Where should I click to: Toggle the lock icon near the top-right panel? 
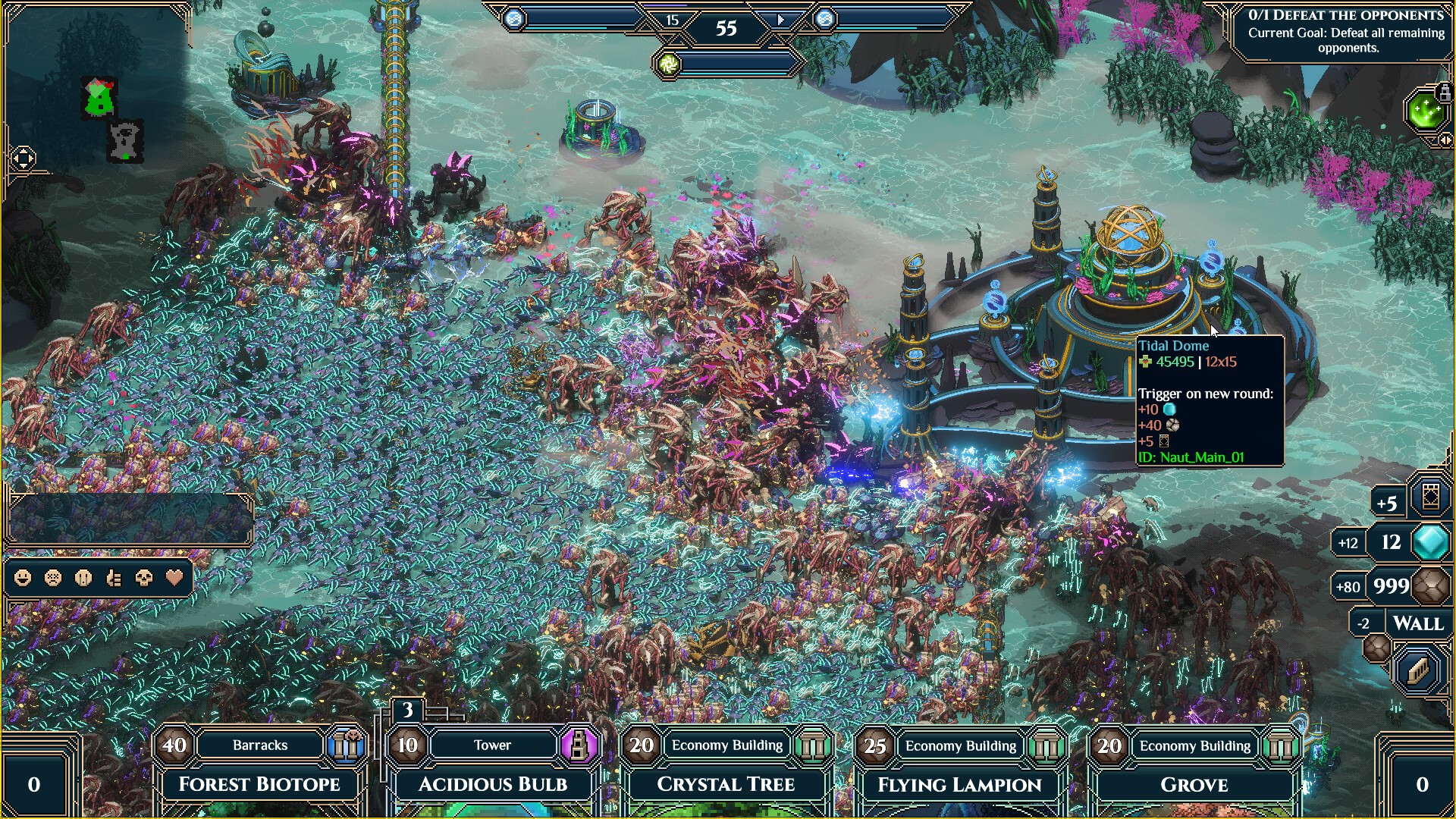click(x=1445, y=92)
